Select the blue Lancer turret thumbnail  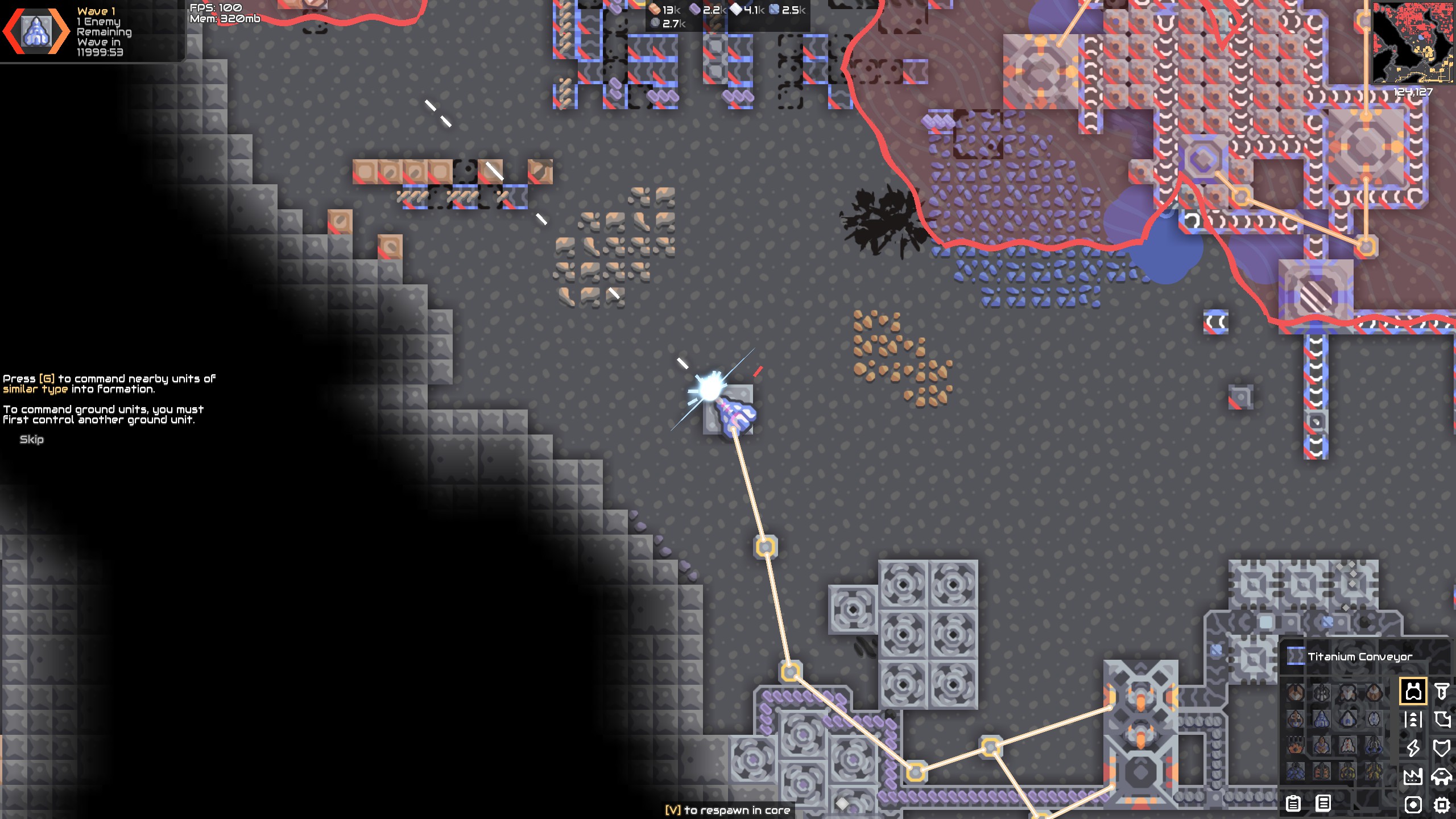[x=1321, y=719]
